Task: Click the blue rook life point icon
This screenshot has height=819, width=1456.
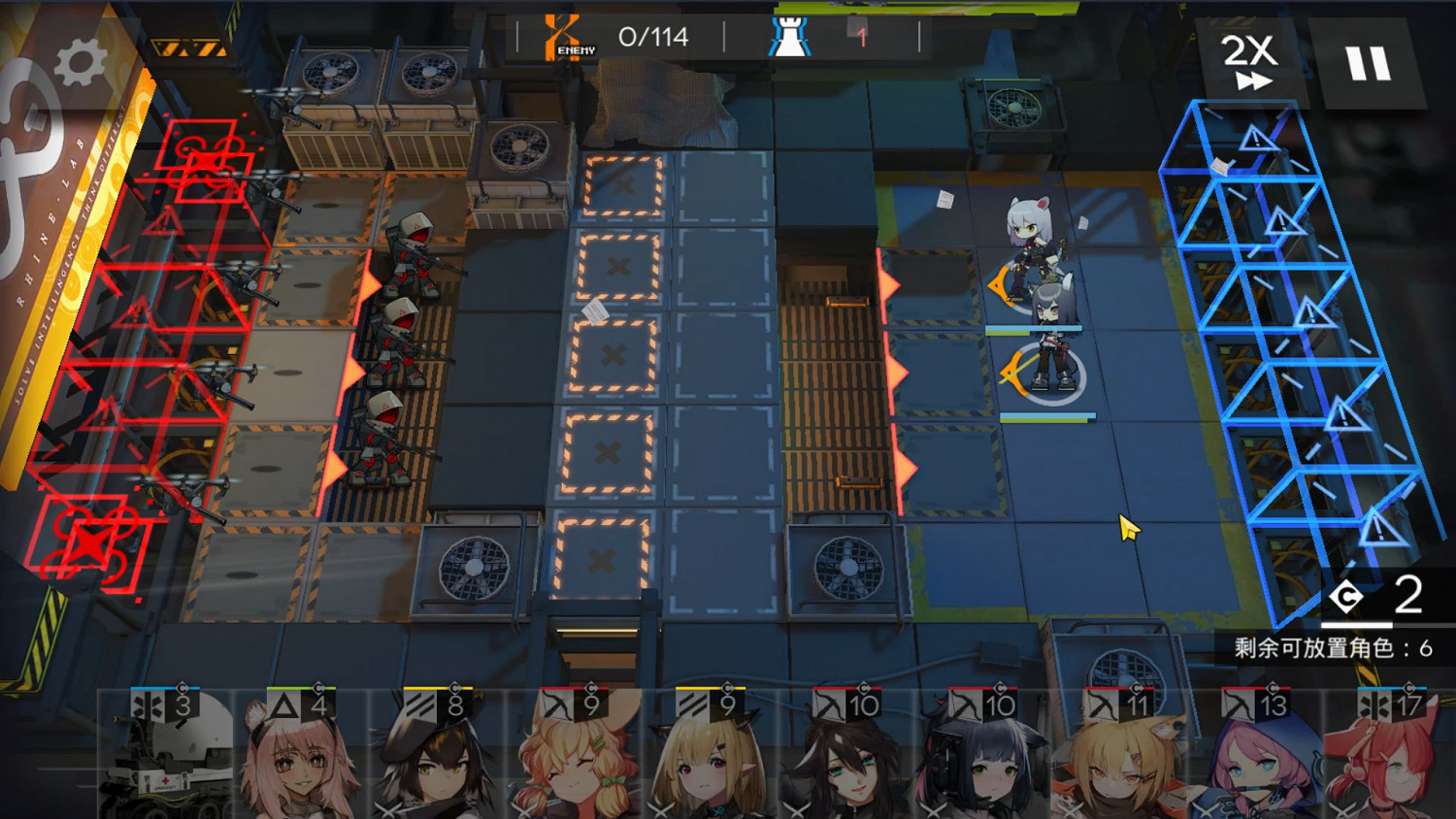Action: point(790,36)
